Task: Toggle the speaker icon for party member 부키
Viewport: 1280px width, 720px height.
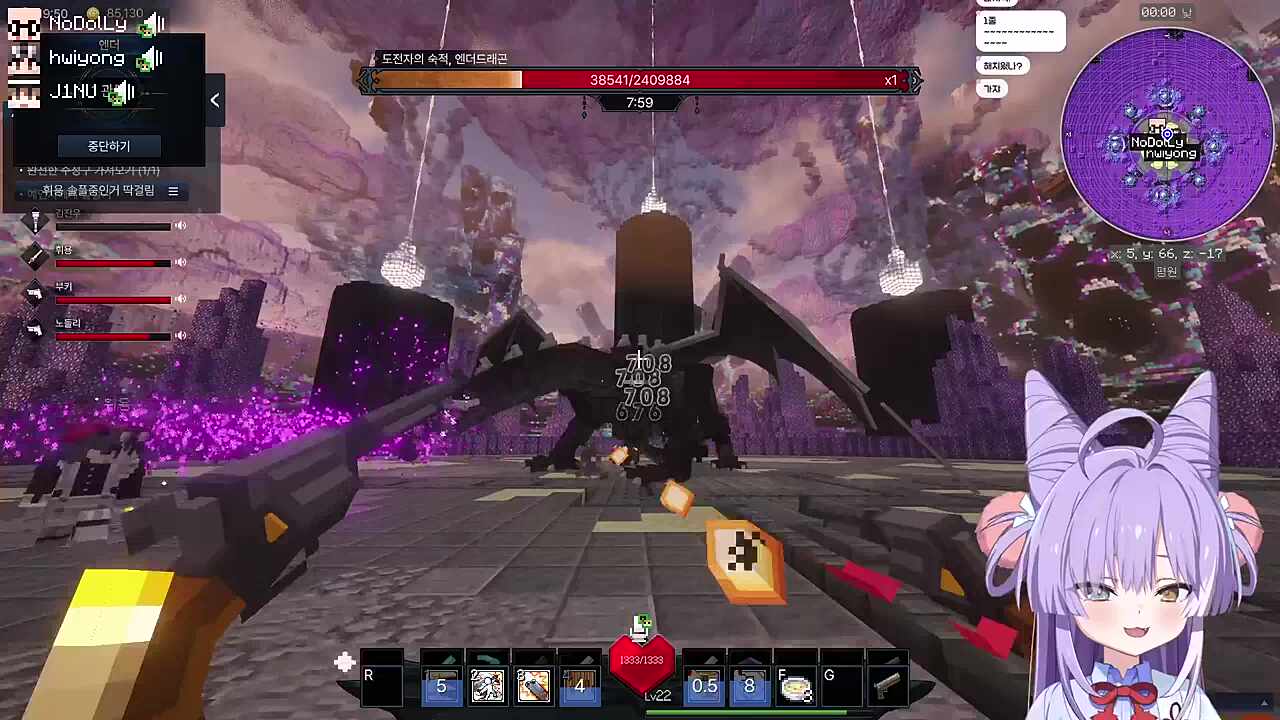Action: pyautogui.click(x=181, y=299)
